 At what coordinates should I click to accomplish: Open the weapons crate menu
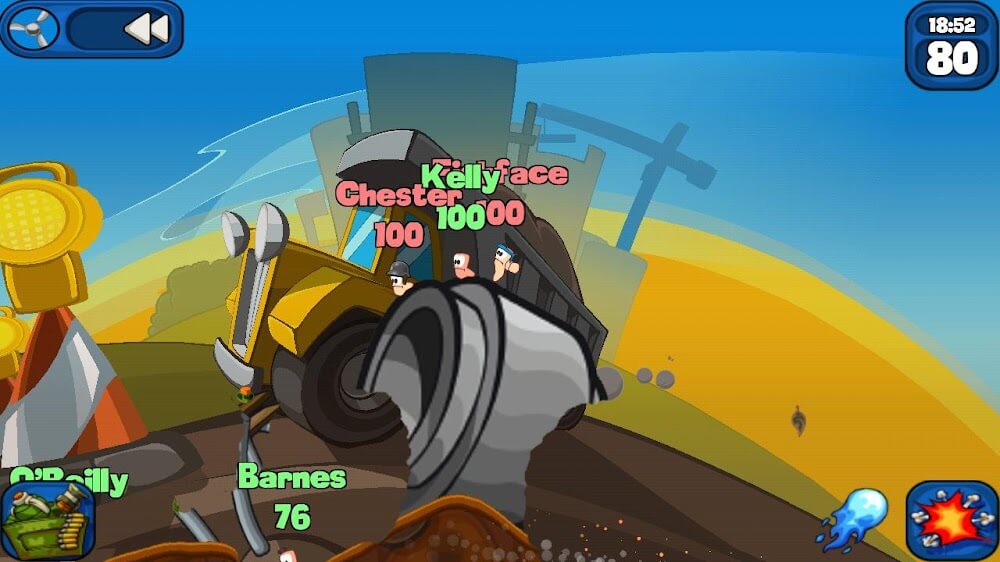point(48,520)
